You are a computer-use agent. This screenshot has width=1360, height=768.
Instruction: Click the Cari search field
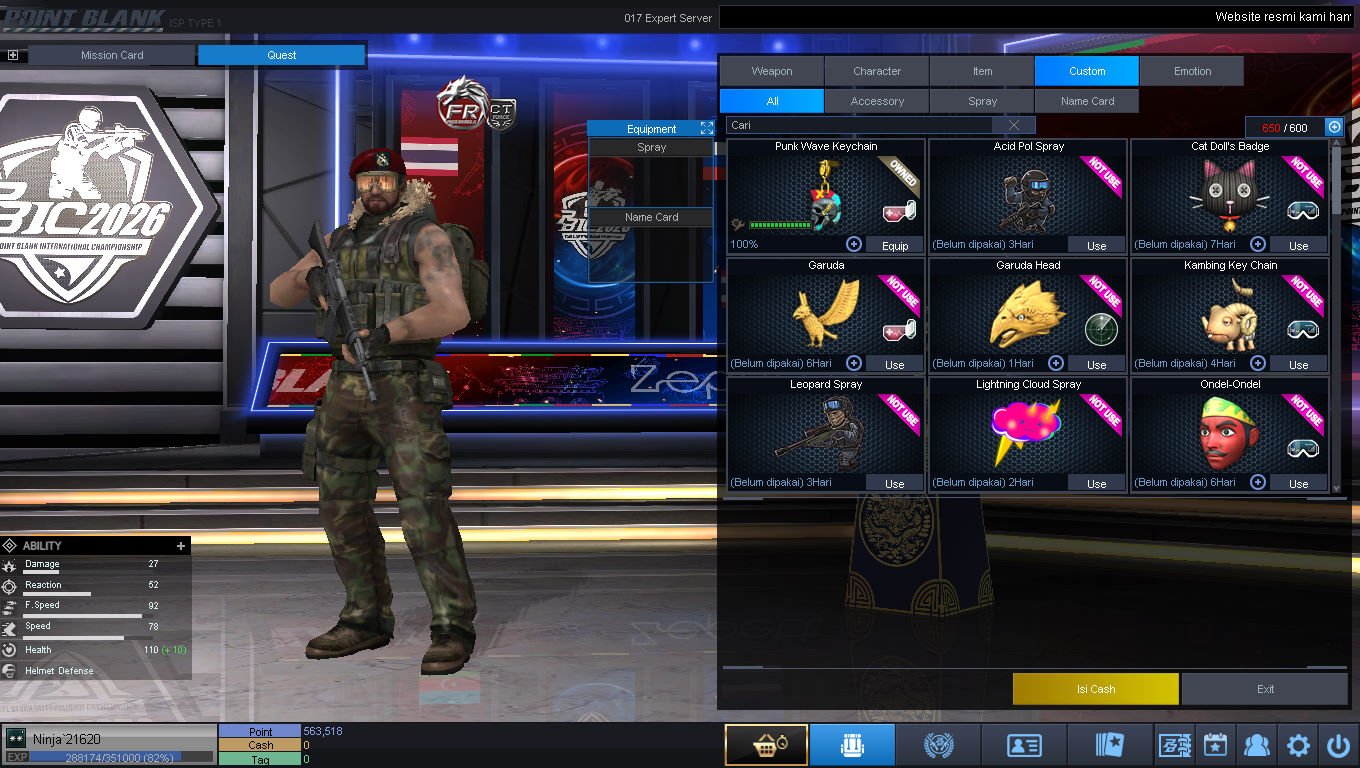[x=860, y=125]
